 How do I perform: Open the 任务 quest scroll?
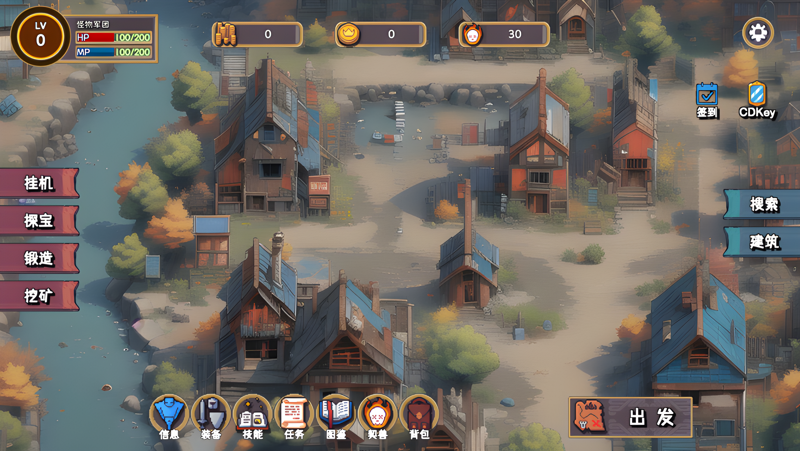[294, 414]
